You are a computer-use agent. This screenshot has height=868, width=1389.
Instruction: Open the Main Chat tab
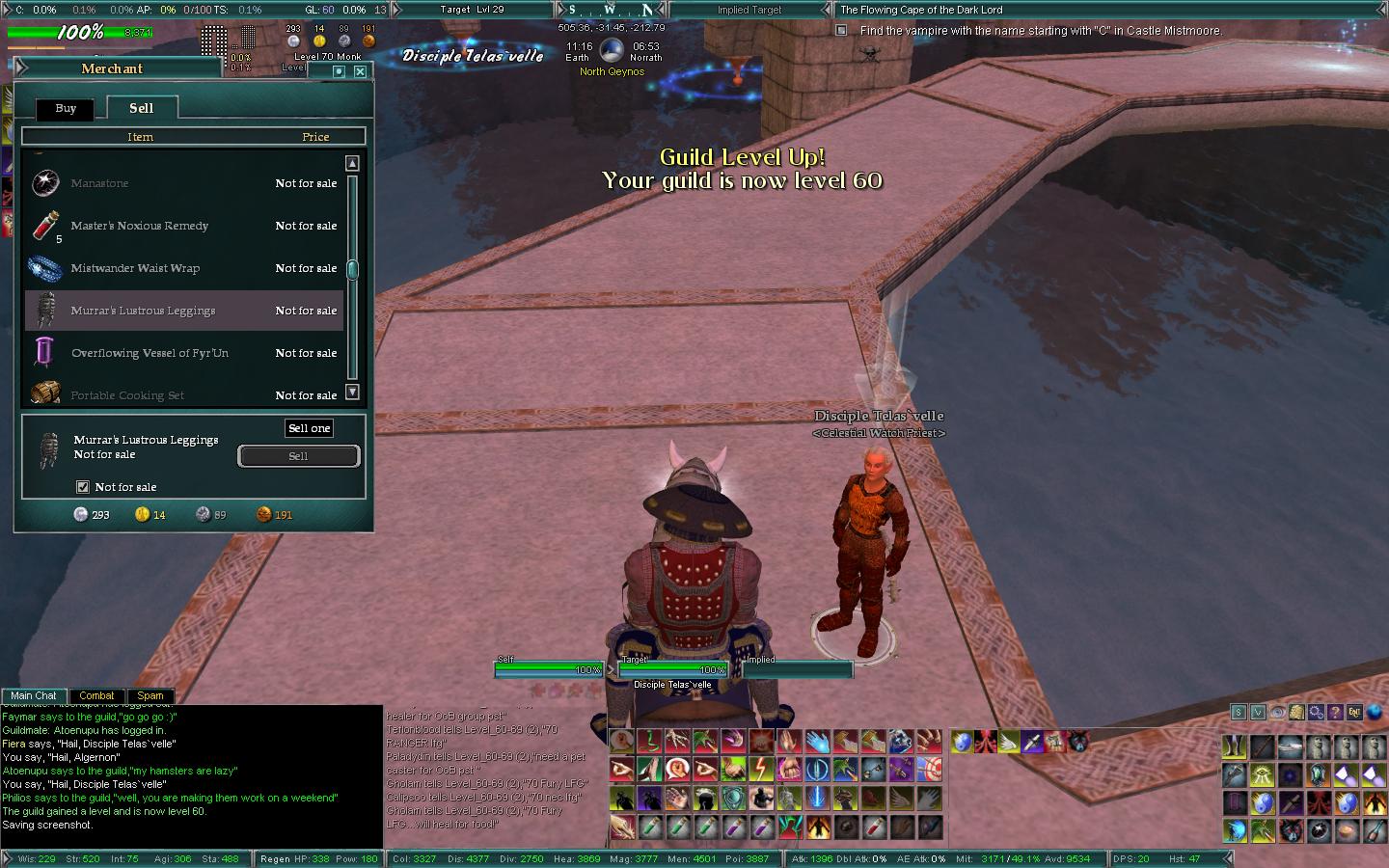[34, 695]
